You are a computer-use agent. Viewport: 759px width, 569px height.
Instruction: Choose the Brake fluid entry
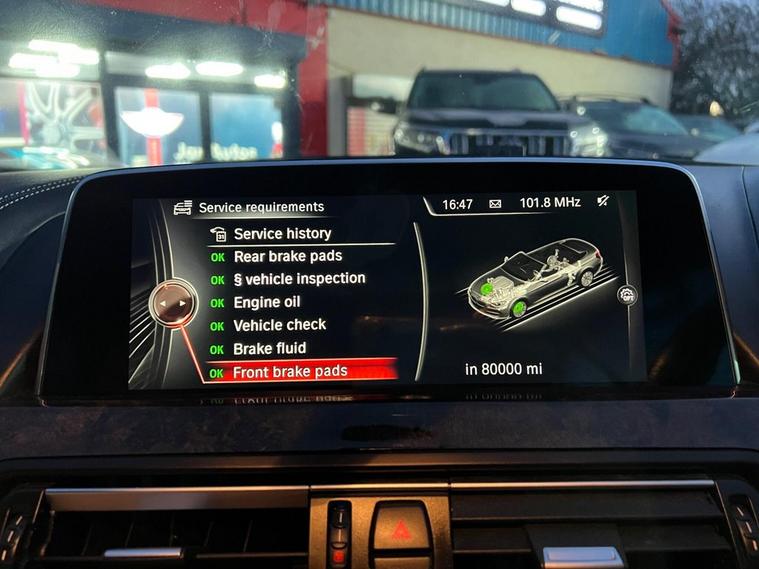269,348
